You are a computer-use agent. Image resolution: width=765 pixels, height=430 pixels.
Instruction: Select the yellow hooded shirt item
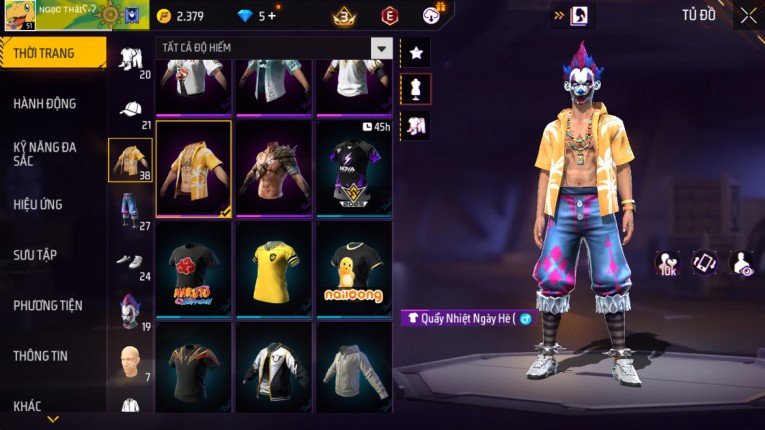(193, 167)
